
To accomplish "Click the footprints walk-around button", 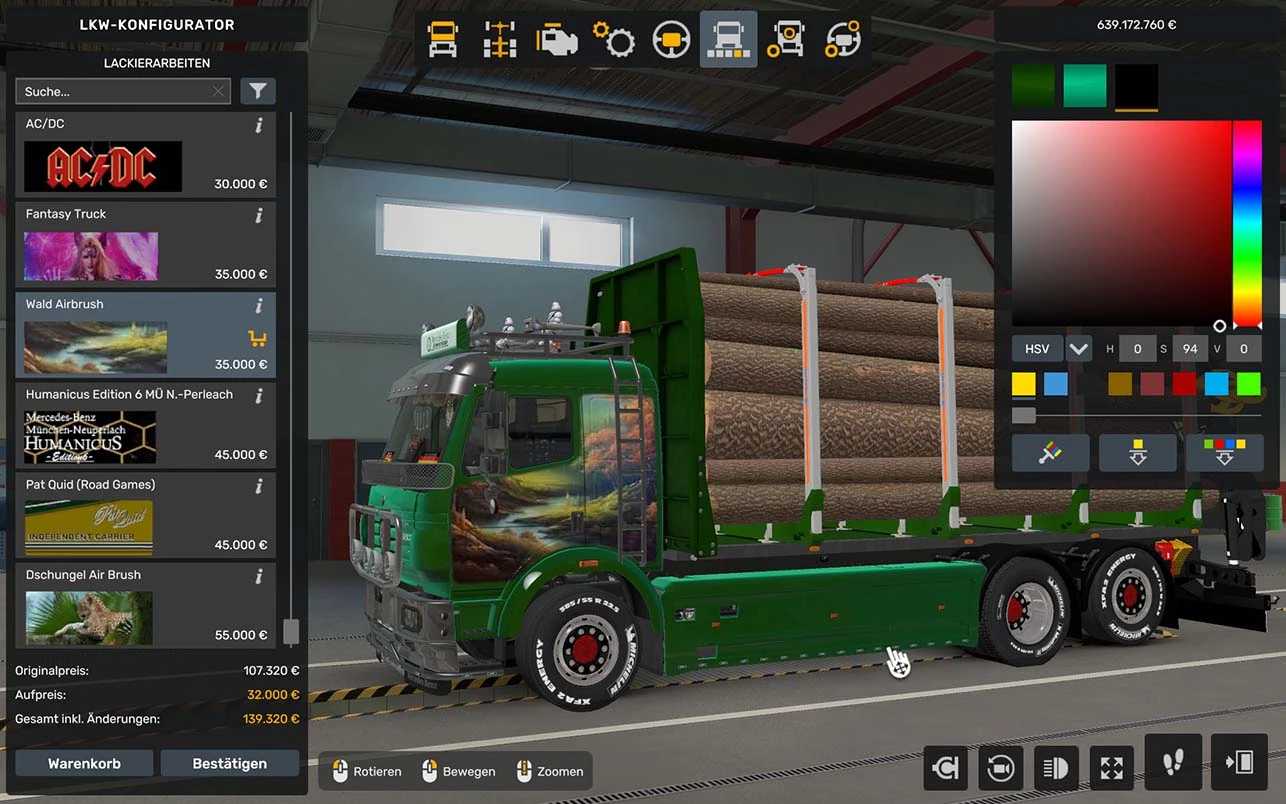I will click(1173, 764).
